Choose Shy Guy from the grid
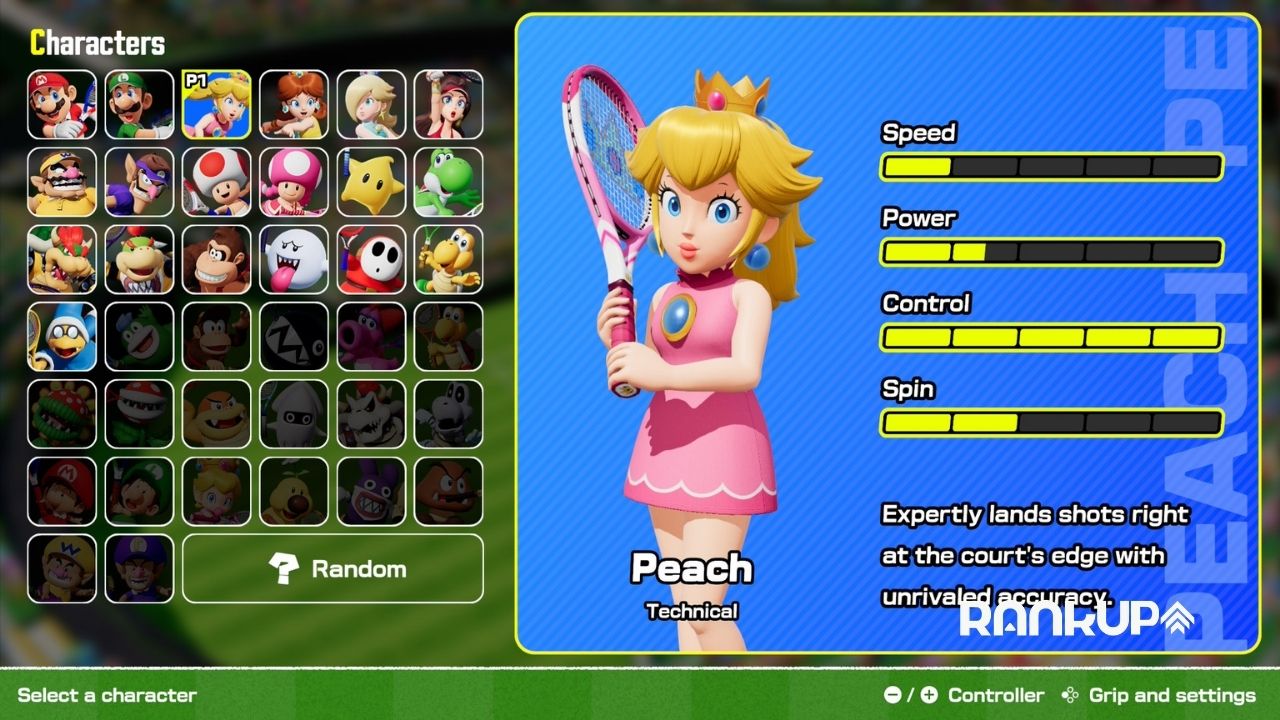The image size is (1280, 720). coord(371,259)
